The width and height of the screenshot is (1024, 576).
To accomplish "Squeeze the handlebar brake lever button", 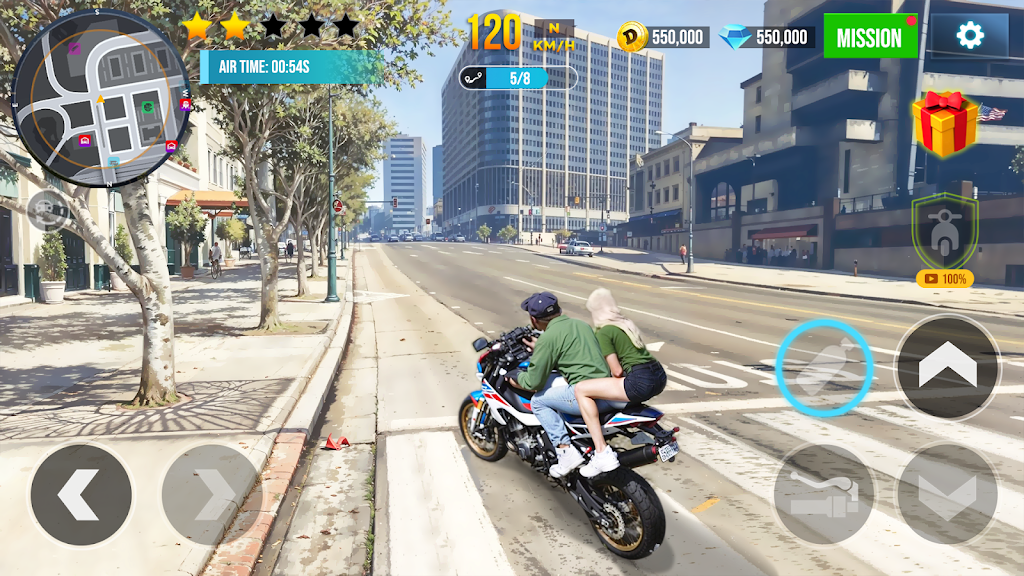I will pos(824,494).
